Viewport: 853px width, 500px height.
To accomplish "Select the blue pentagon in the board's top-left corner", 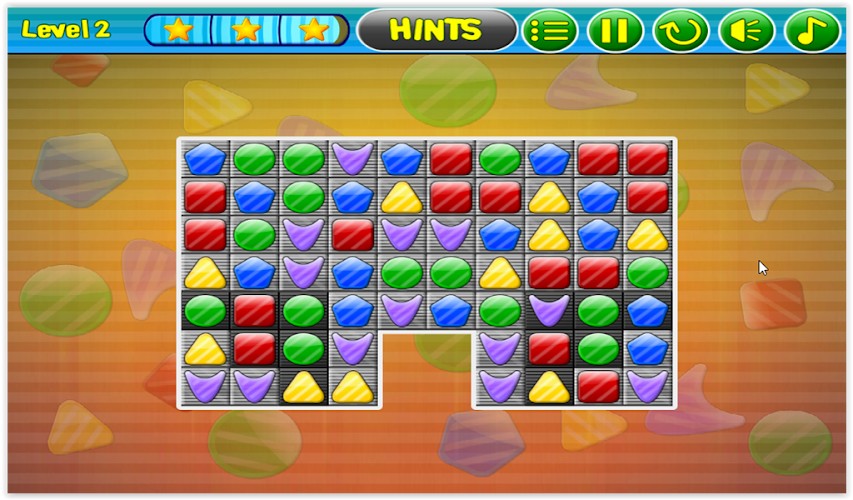I will tap(205, 159).
